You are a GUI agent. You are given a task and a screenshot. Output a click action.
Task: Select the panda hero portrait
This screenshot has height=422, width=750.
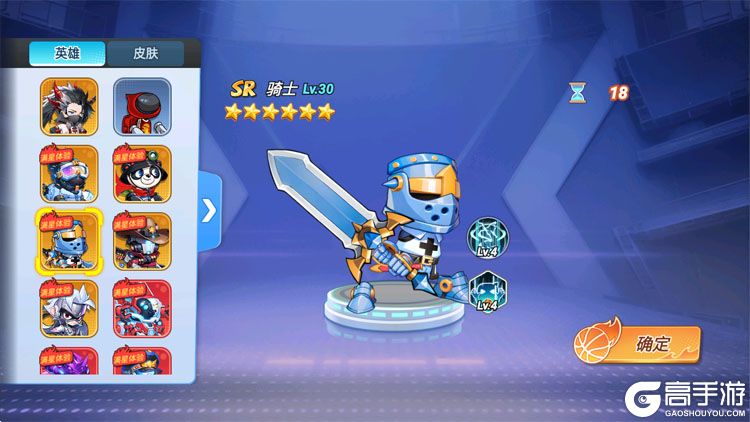(141, 174)
